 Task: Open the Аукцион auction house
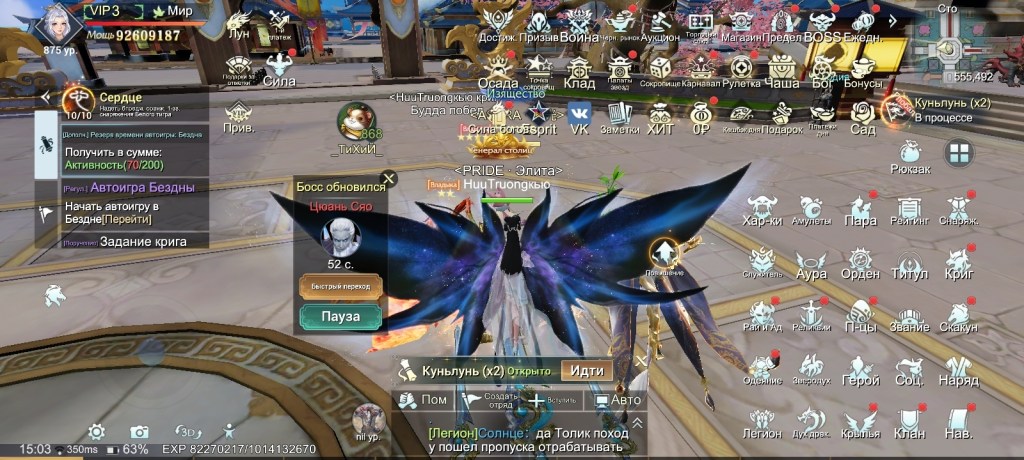pyautogui.click(x=659, y=25)
